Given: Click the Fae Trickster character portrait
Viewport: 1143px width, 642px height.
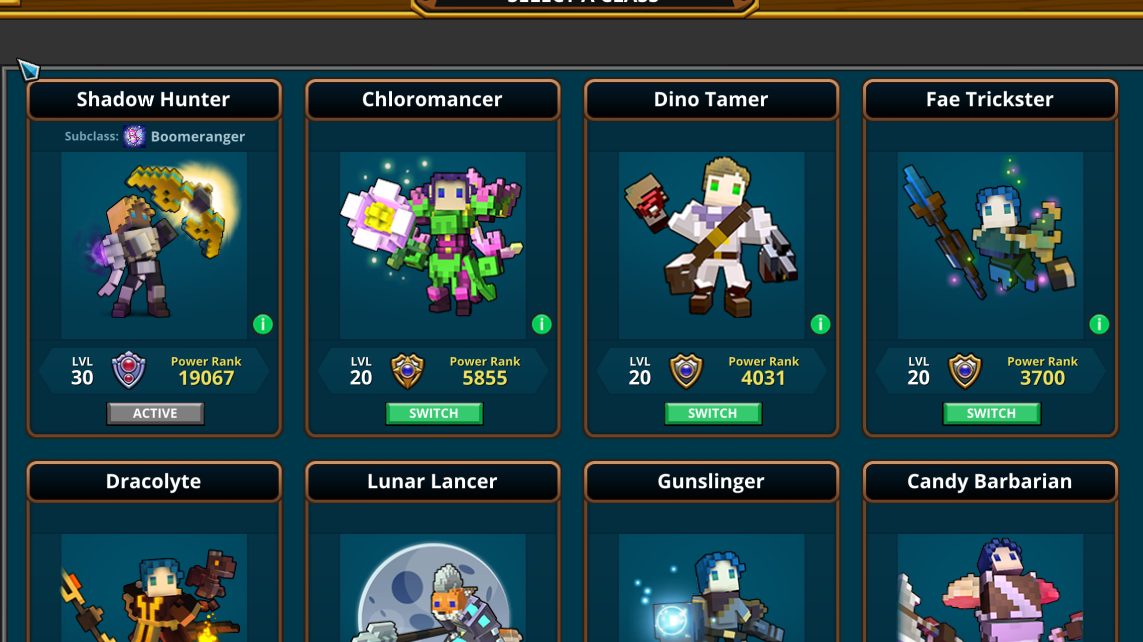Looking at the screenshot, I should click(990, 245).
